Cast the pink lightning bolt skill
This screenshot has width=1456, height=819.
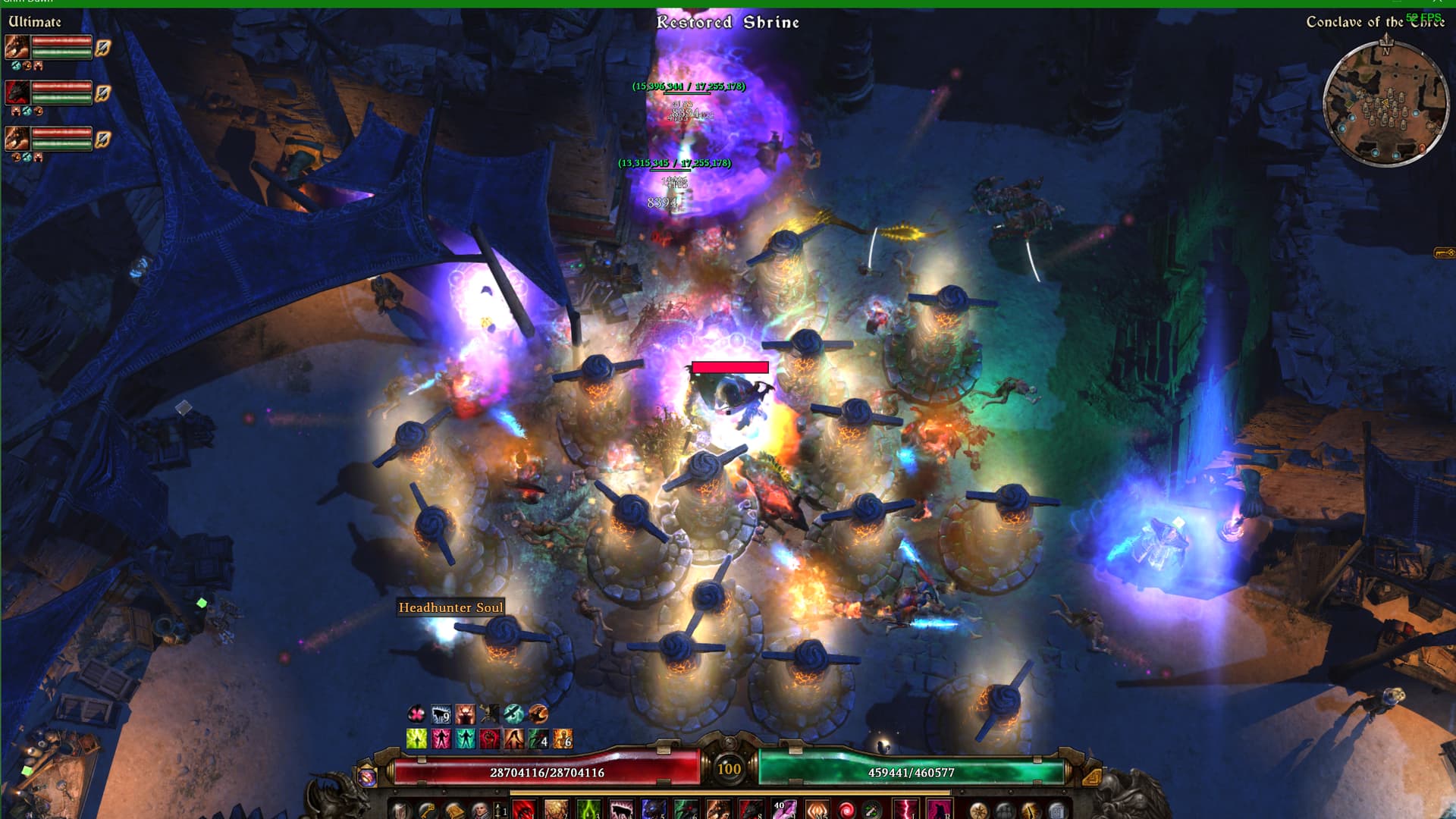tap(905, 810)
